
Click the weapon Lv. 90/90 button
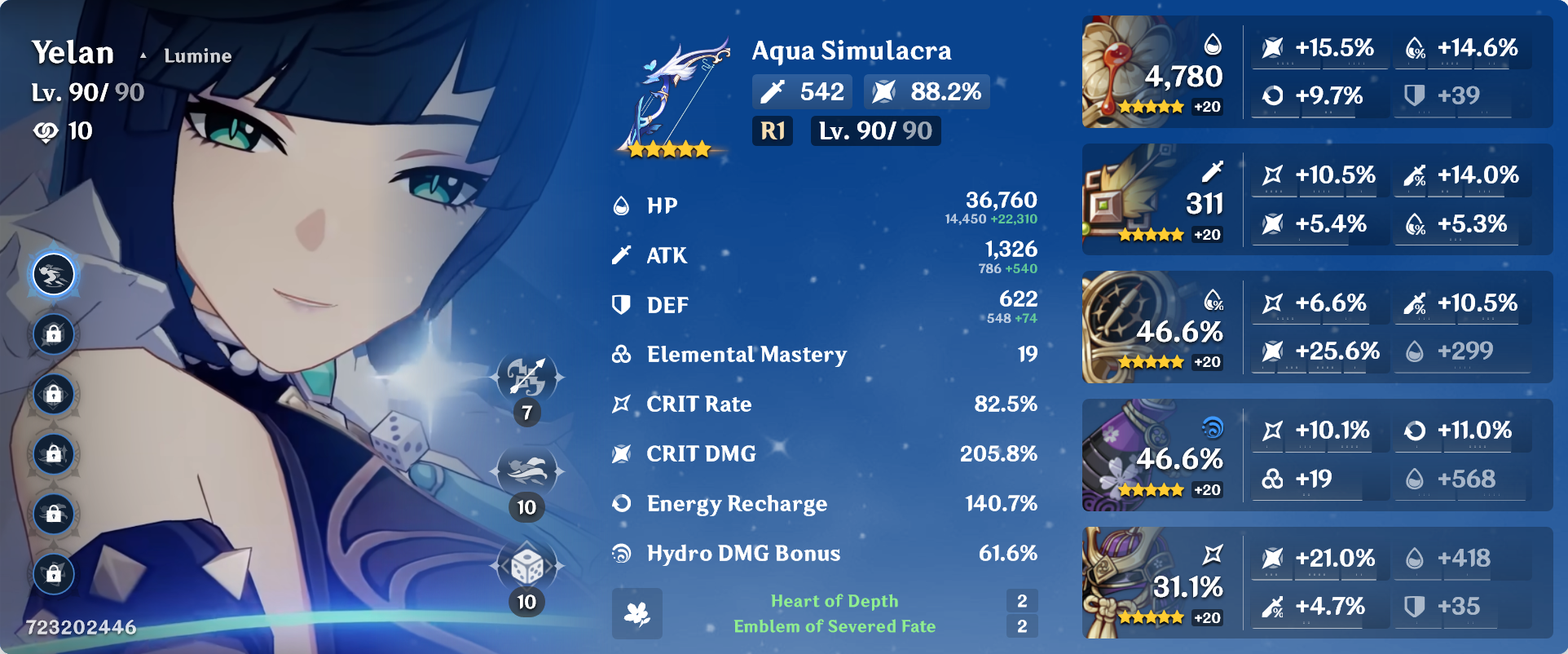tap(874, 130)
